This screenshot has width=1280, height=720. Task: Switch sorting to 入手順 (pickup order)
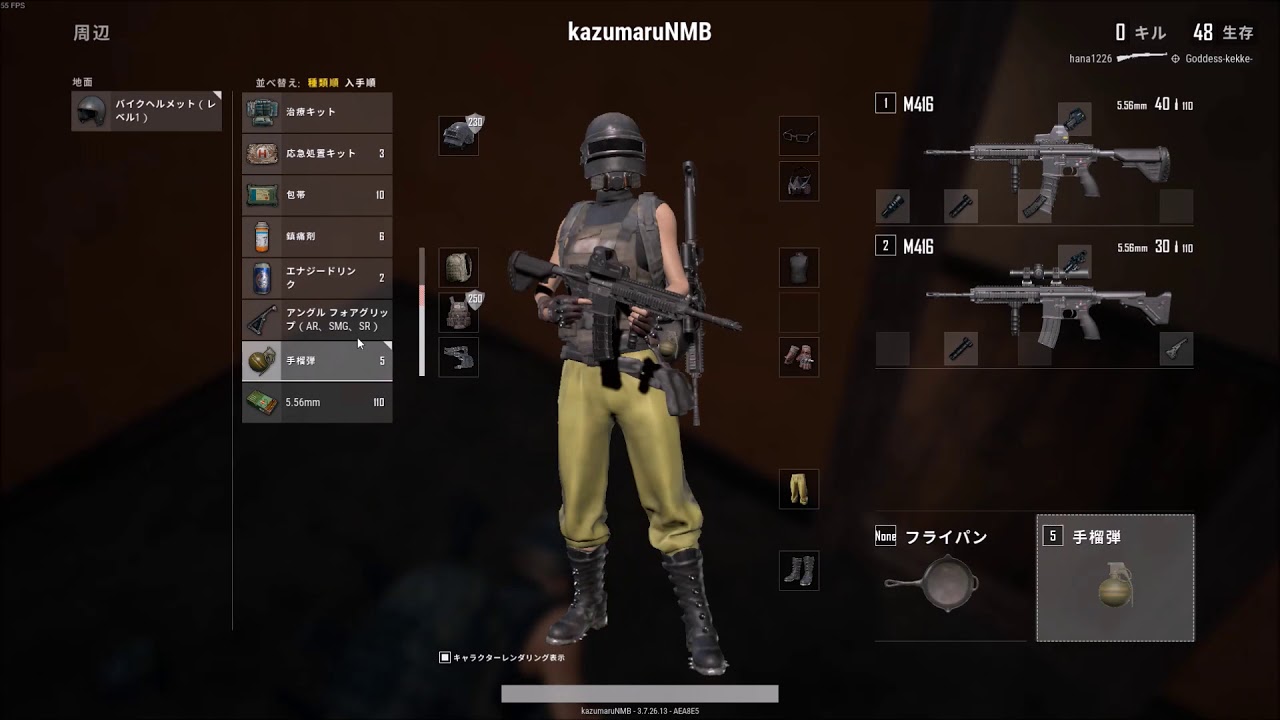tap(359, 81)
